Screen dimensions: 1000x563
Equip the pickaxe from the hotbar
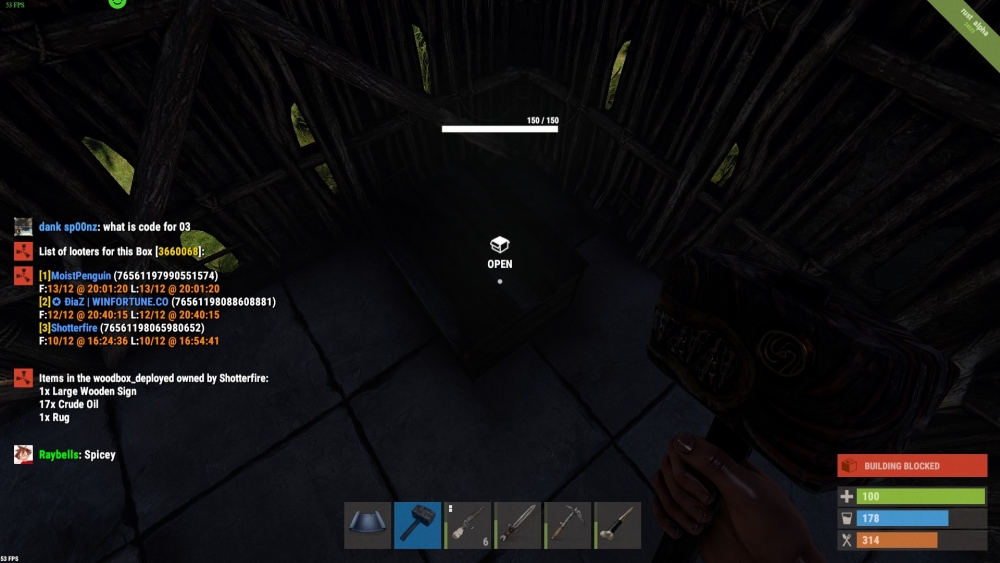click(x=567, y=525)
